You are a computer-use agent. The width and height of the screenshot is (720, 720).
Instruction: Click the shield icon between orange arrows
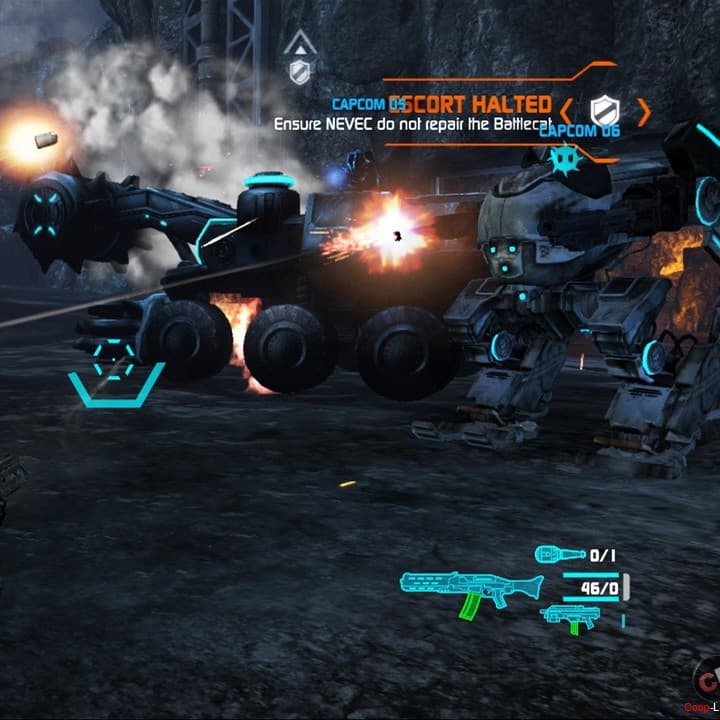point(604,110)
